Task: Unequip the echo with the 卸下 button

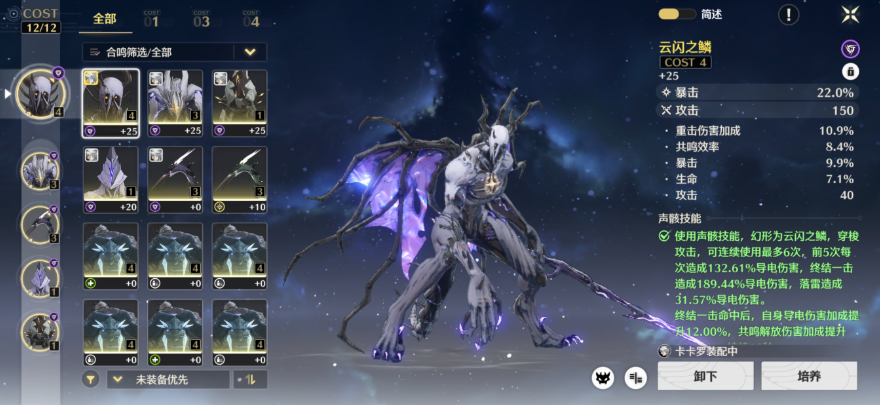Action: click(x=705, y=376)
